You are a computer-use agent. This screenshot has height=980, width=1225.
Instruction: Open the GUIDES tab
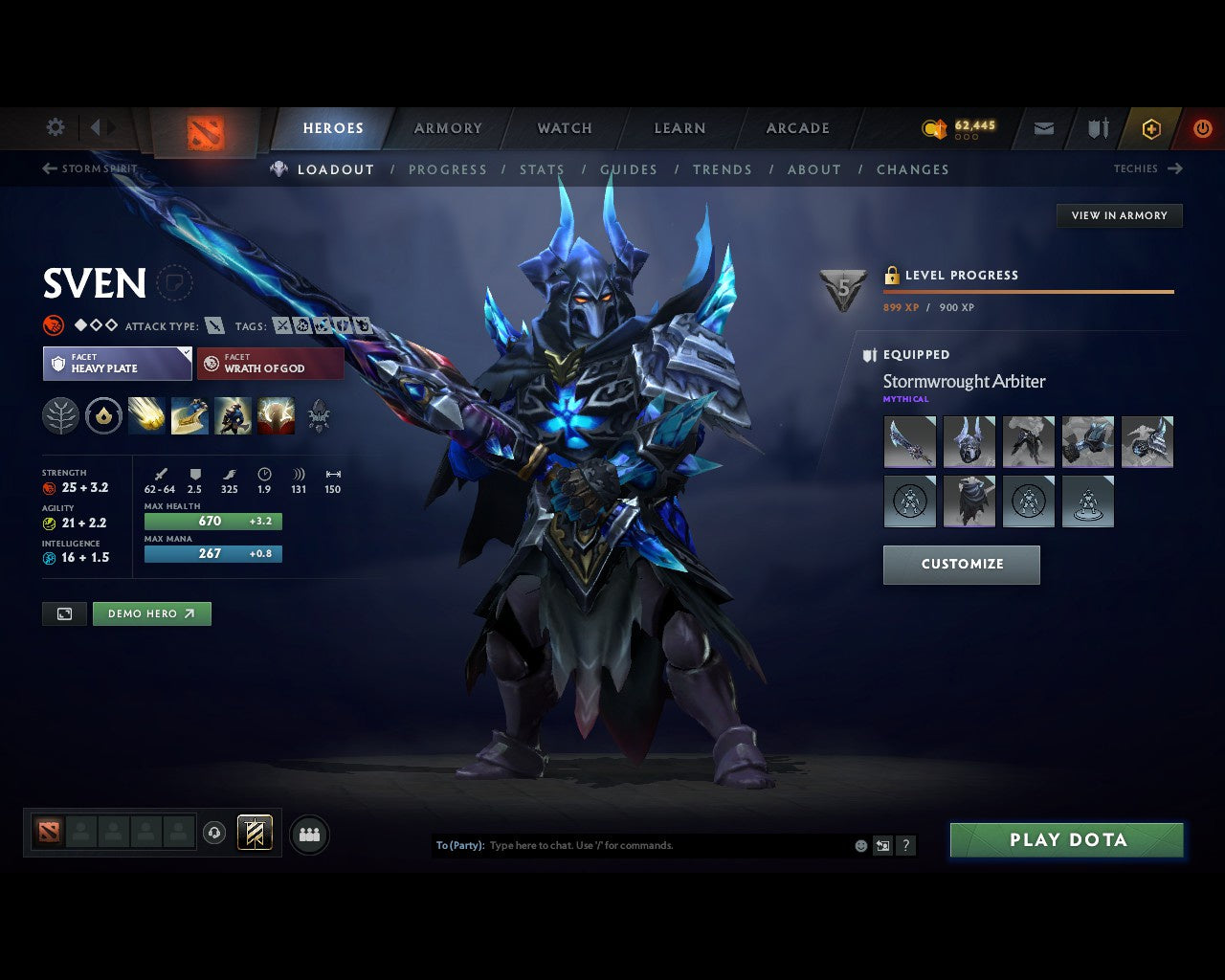point(629,169)
